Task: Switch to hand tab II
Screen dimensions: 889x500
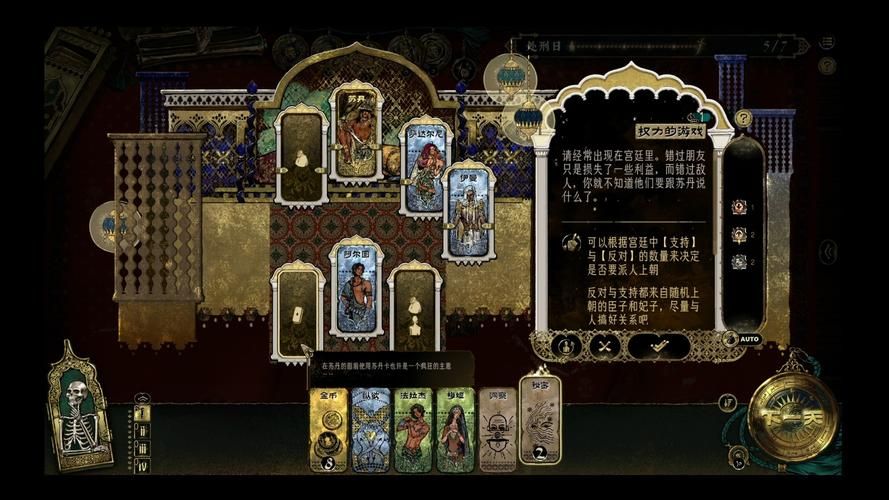Action: (142, 431)
